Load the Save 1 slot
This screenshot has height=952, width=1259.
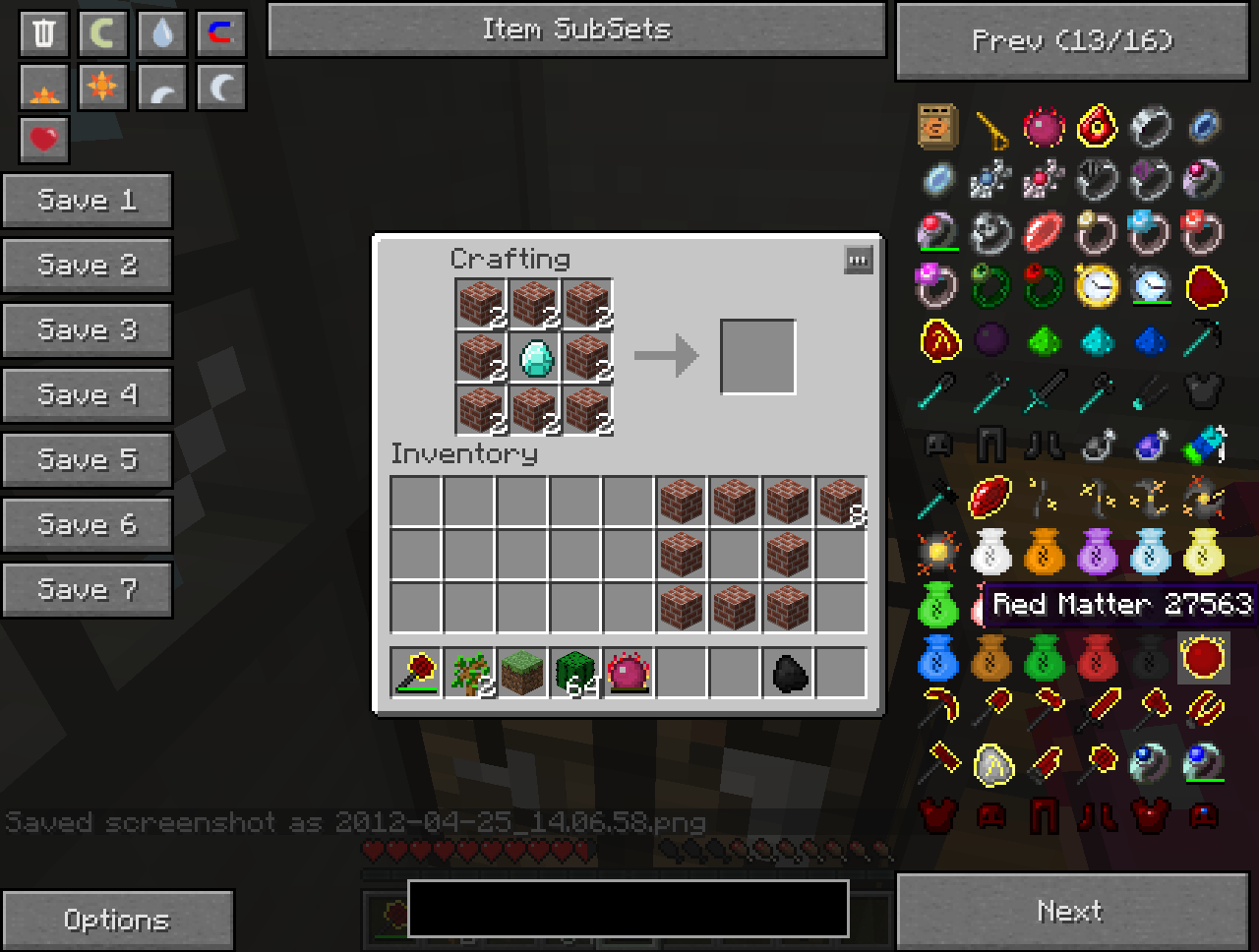point(87,201)
